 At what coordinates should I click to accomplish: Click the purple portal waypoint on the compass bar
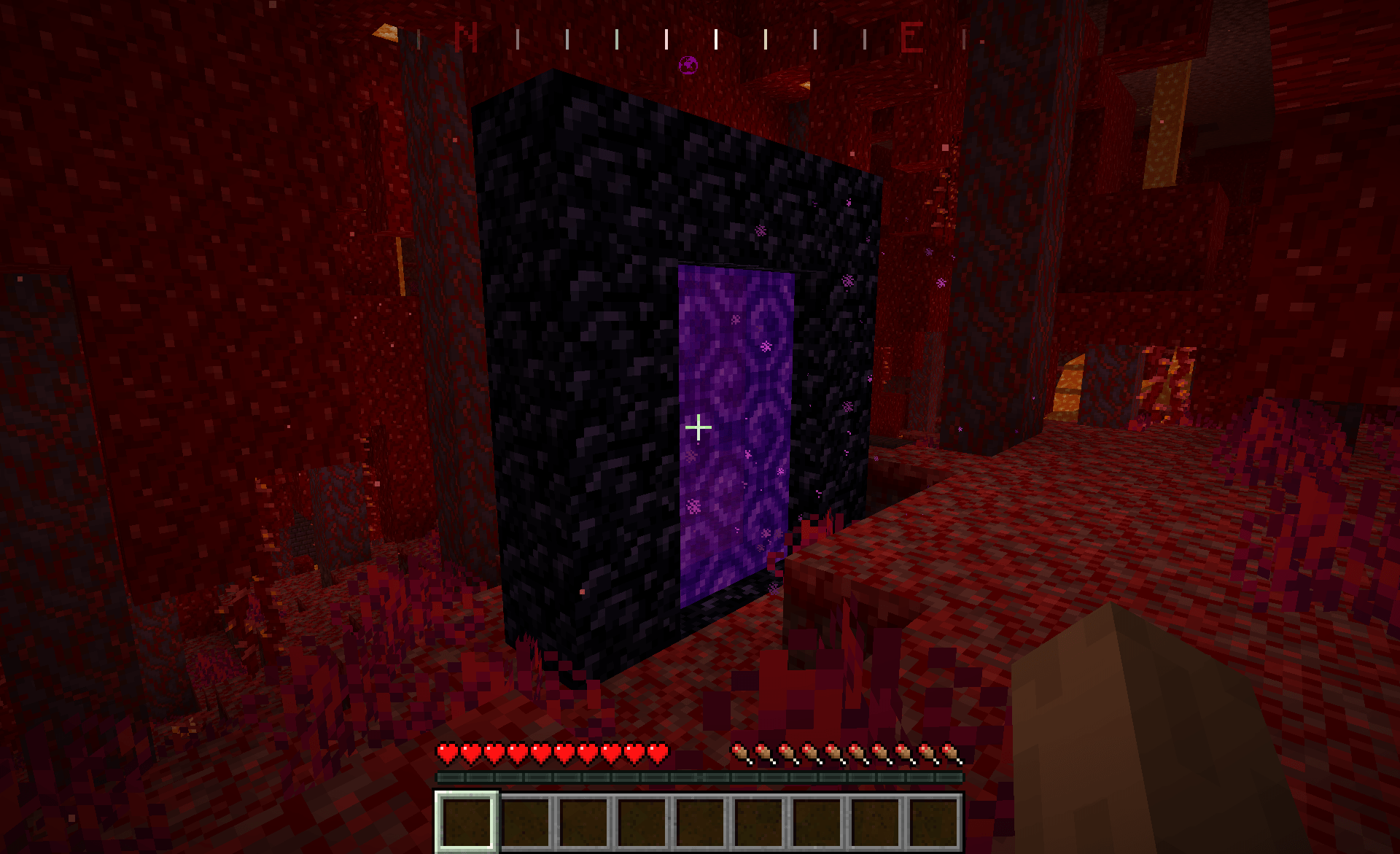click(x=688, y=64)
